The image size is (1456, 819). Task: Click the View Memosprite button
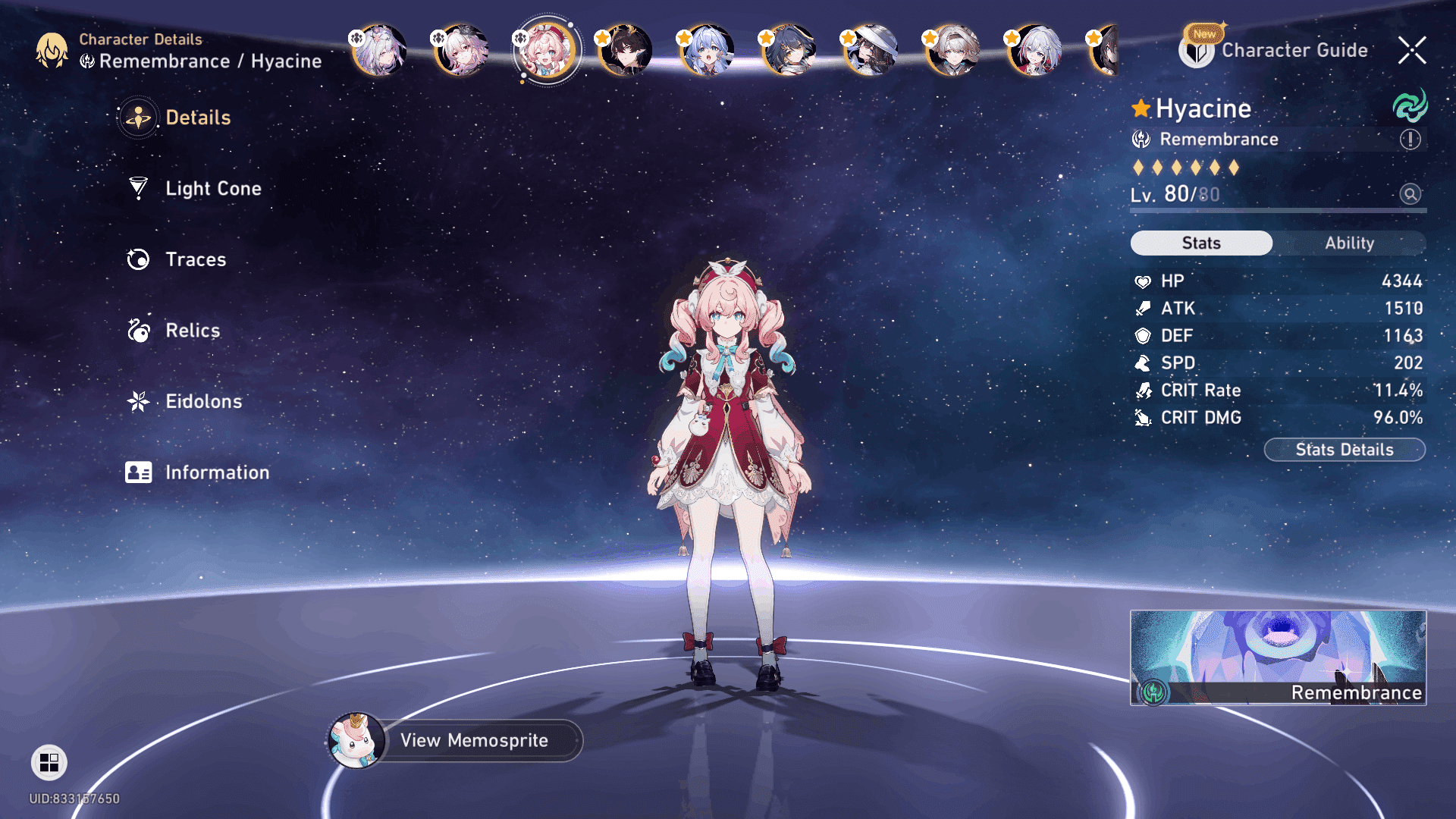(474, 740)
